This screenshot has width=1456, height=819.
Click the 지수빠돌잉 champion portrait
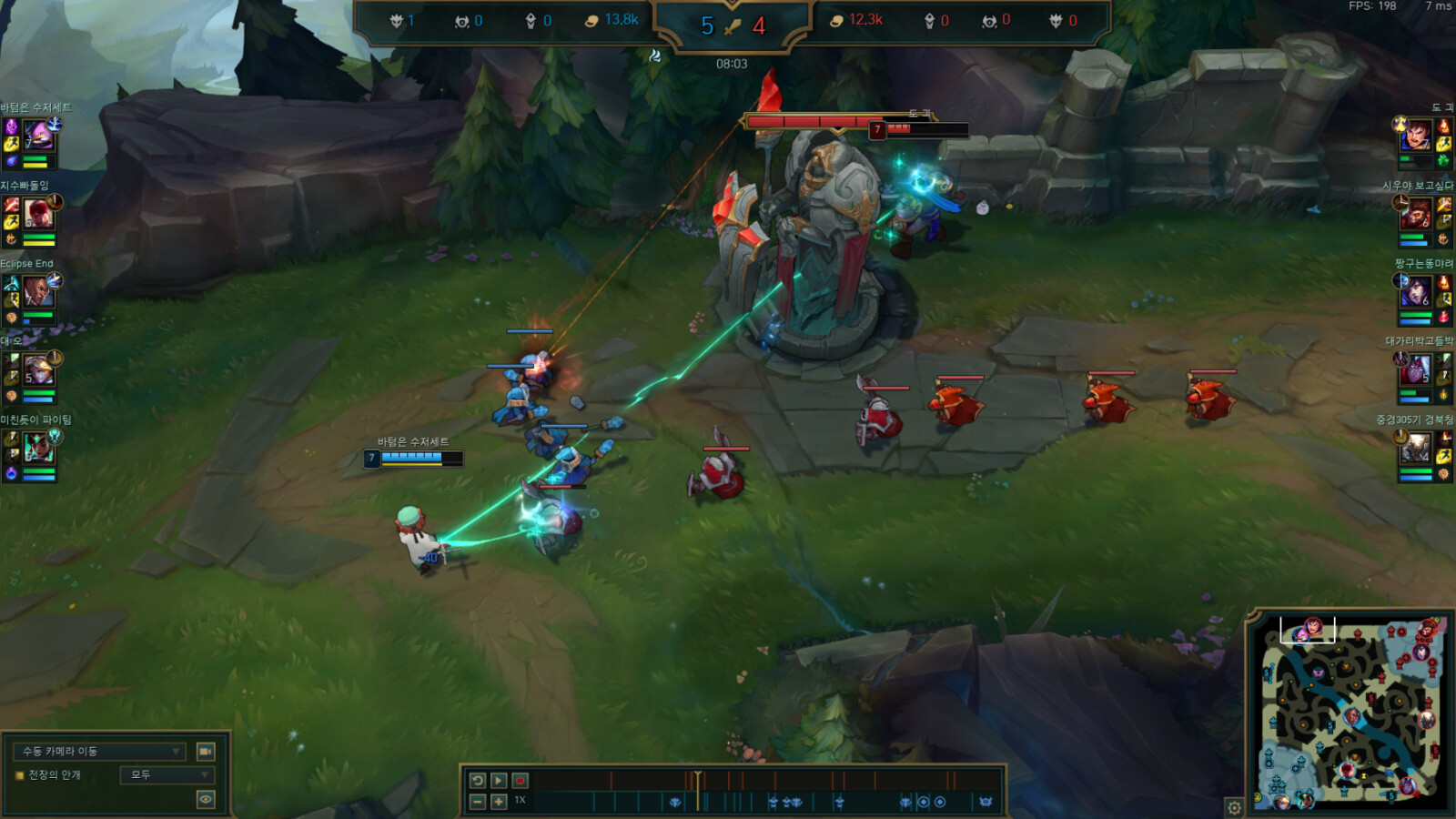click(x=38, y=214)
